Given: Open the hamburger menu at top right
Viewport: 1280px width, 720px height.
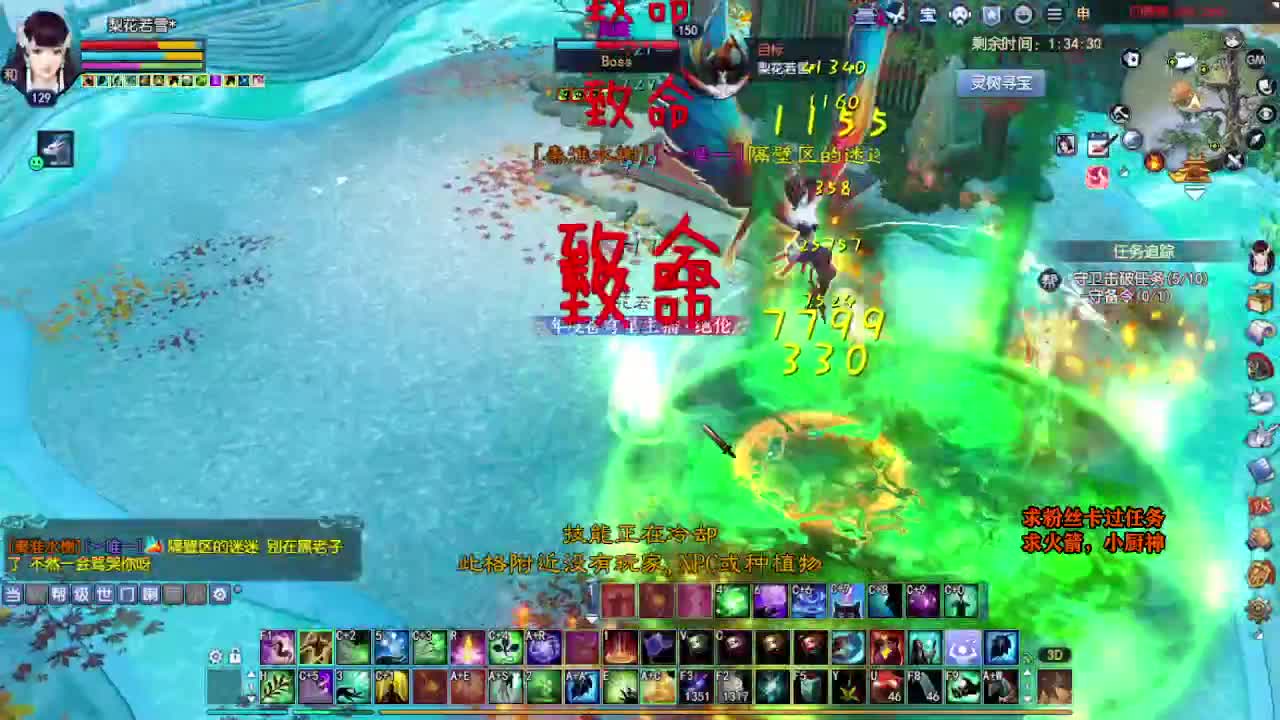Looking at the screenshot, I should (x=1055, y=15).
